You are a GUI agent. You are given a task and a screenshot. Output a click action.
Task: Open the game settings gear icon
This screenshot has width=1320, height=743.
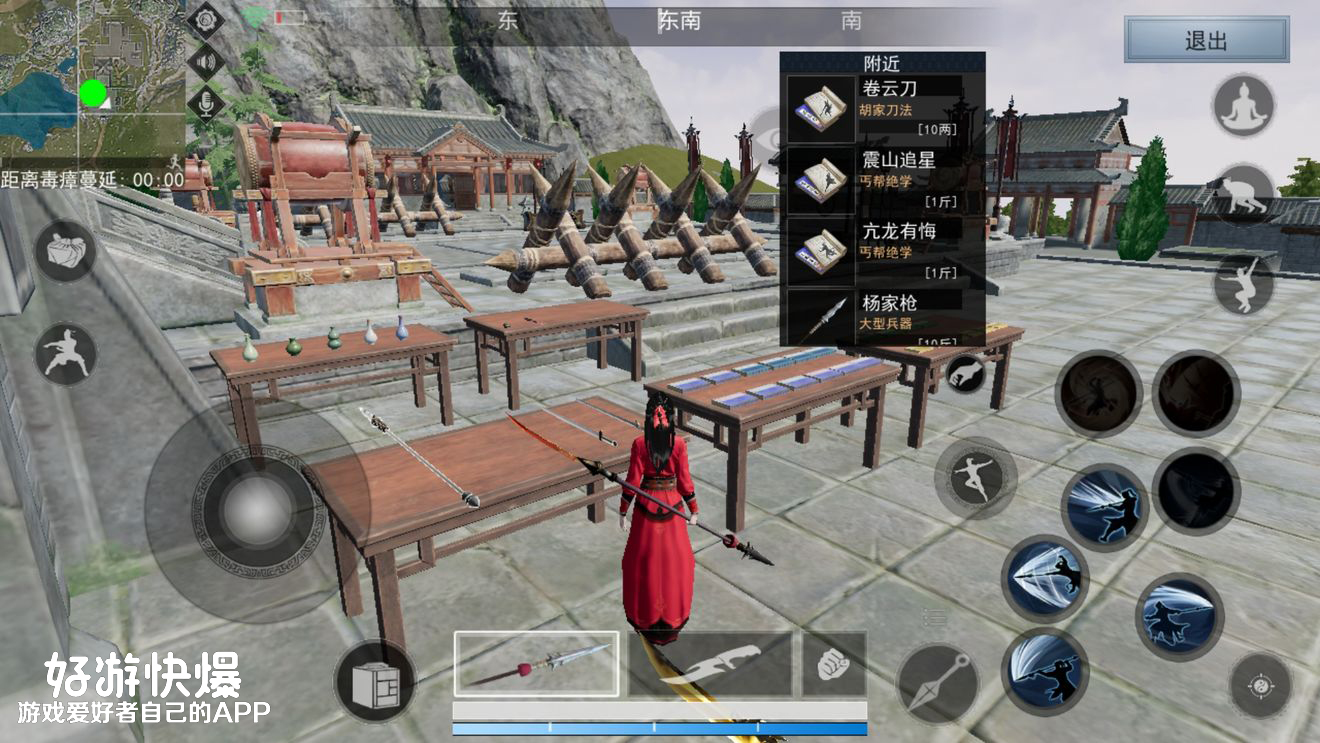206,22
